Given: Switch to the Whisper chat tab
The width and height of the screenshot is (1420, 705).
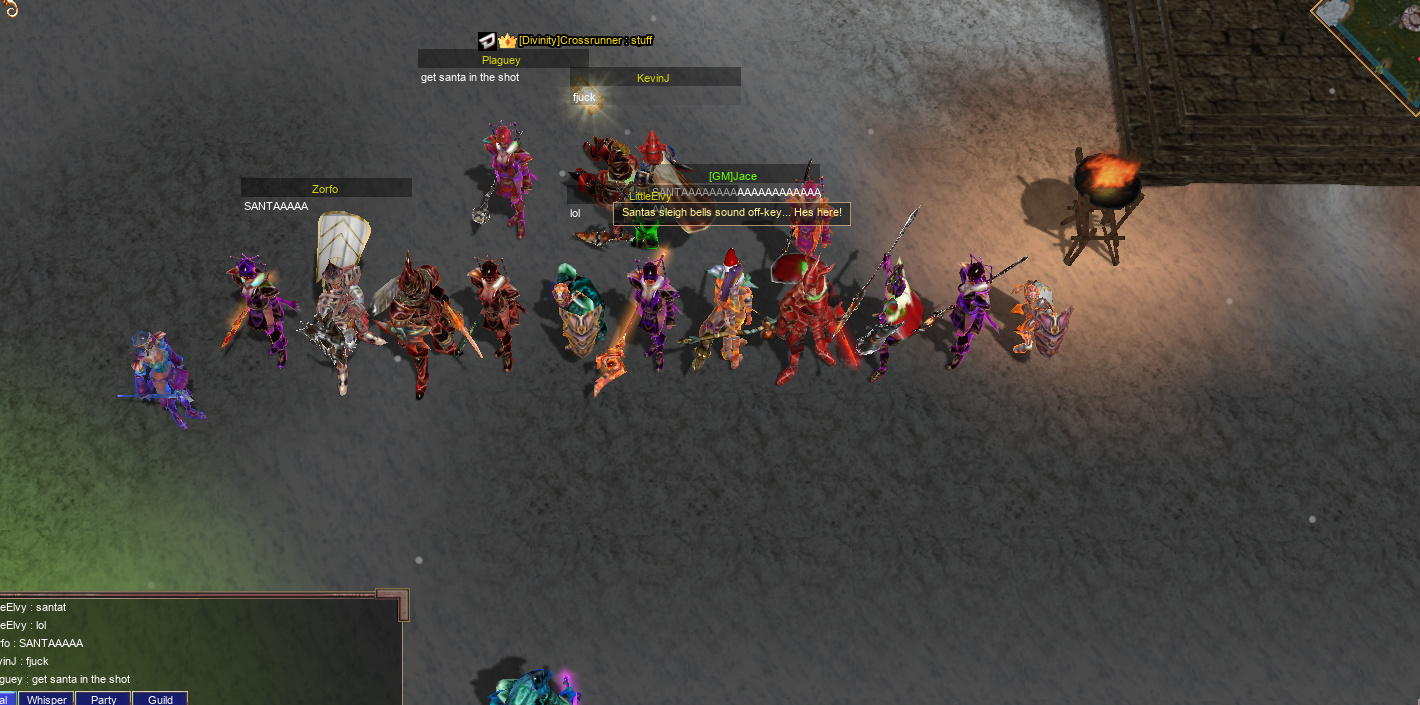Looking at the screenshot, I should pyautogui.click(x=47, y=699).
